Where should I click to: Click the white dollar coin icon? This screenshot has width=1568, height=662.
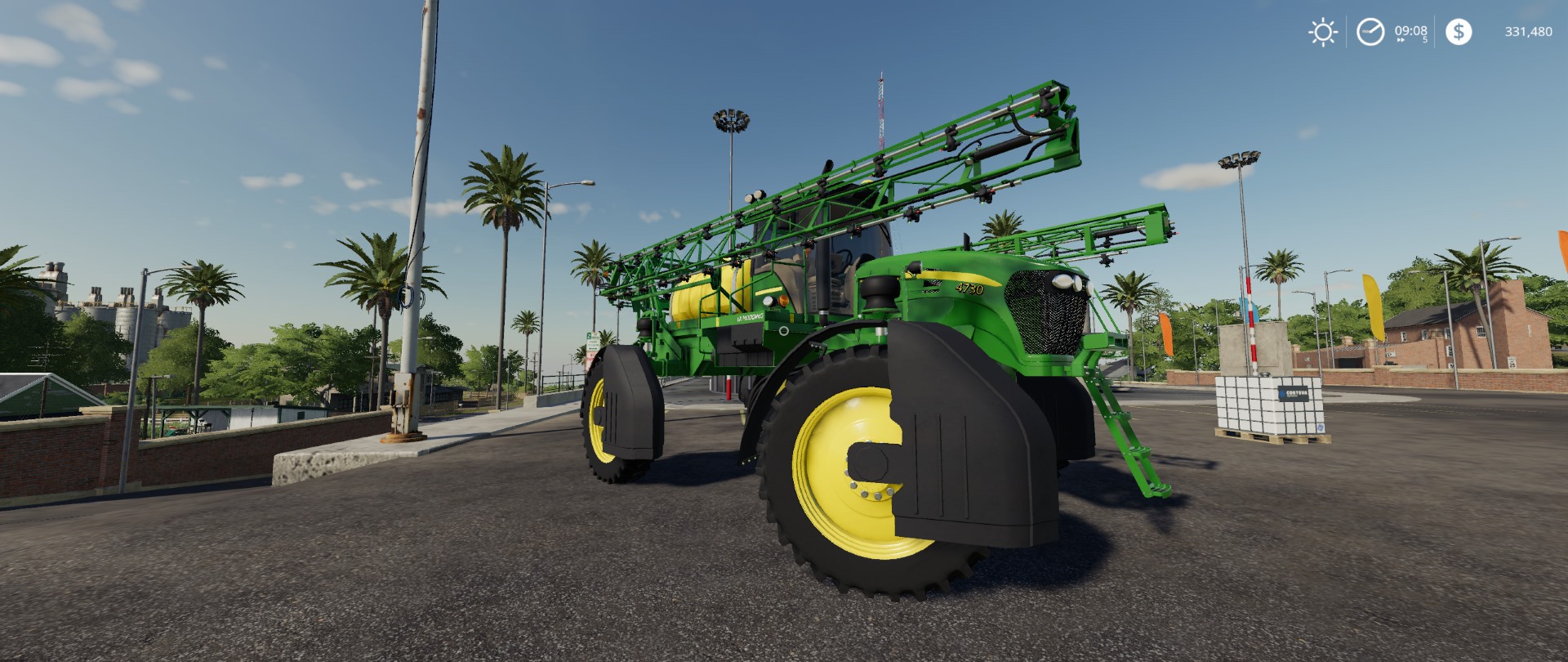(x=1459, y=33)
